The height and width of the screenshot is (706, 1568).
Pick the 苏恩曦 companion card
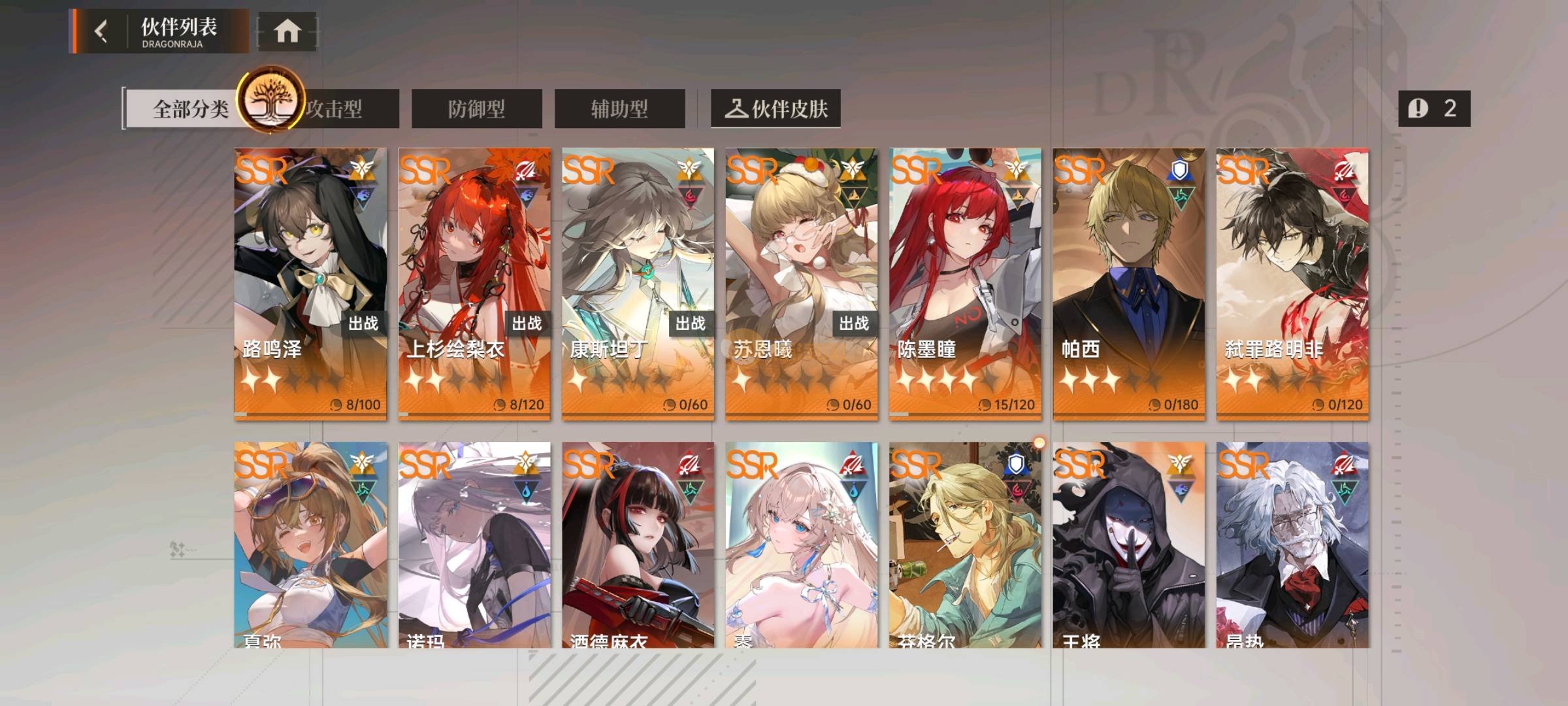tap(802, 282)
